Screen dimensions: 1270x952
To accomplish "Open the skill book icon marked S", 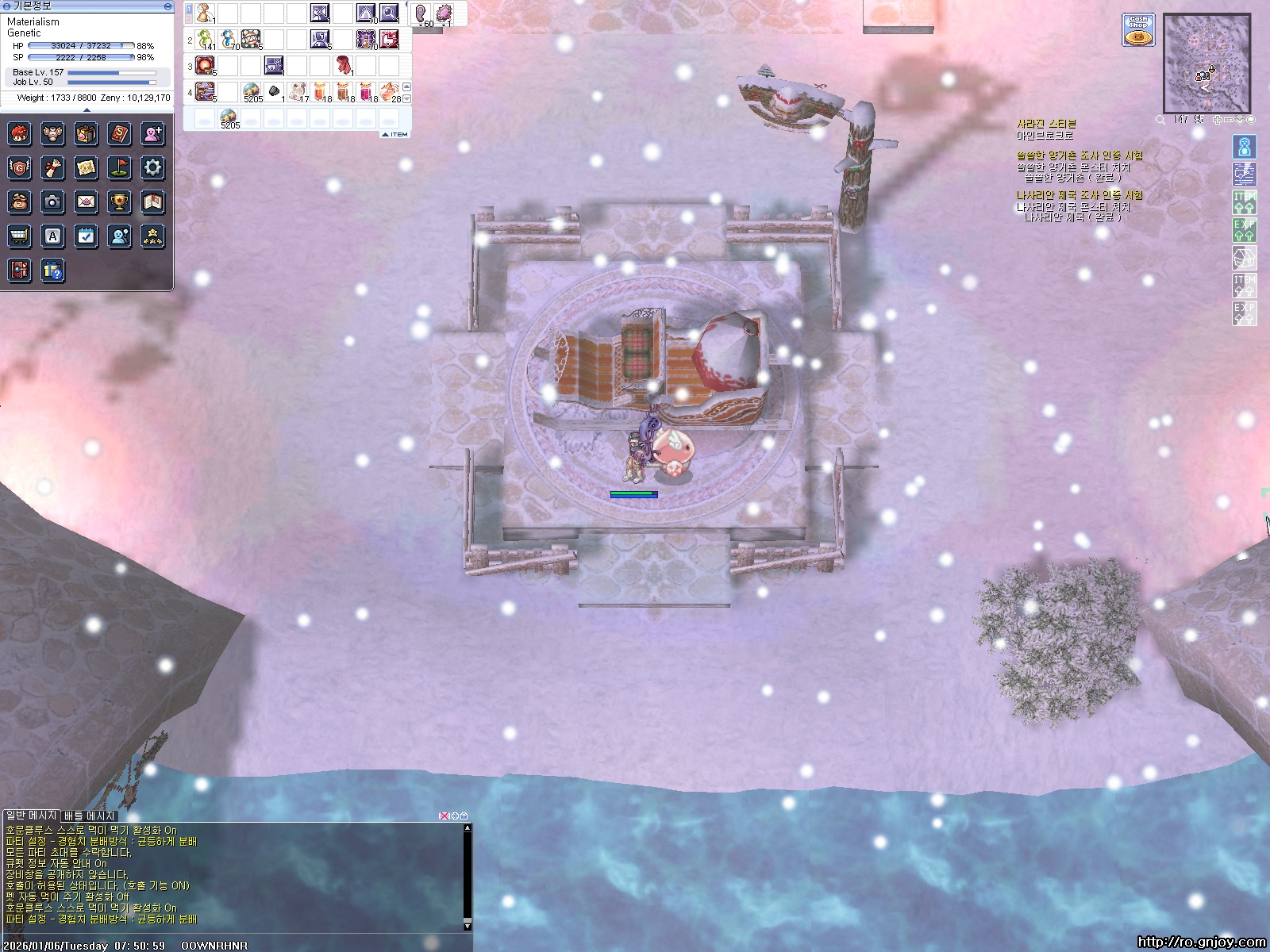I will 119,133.
